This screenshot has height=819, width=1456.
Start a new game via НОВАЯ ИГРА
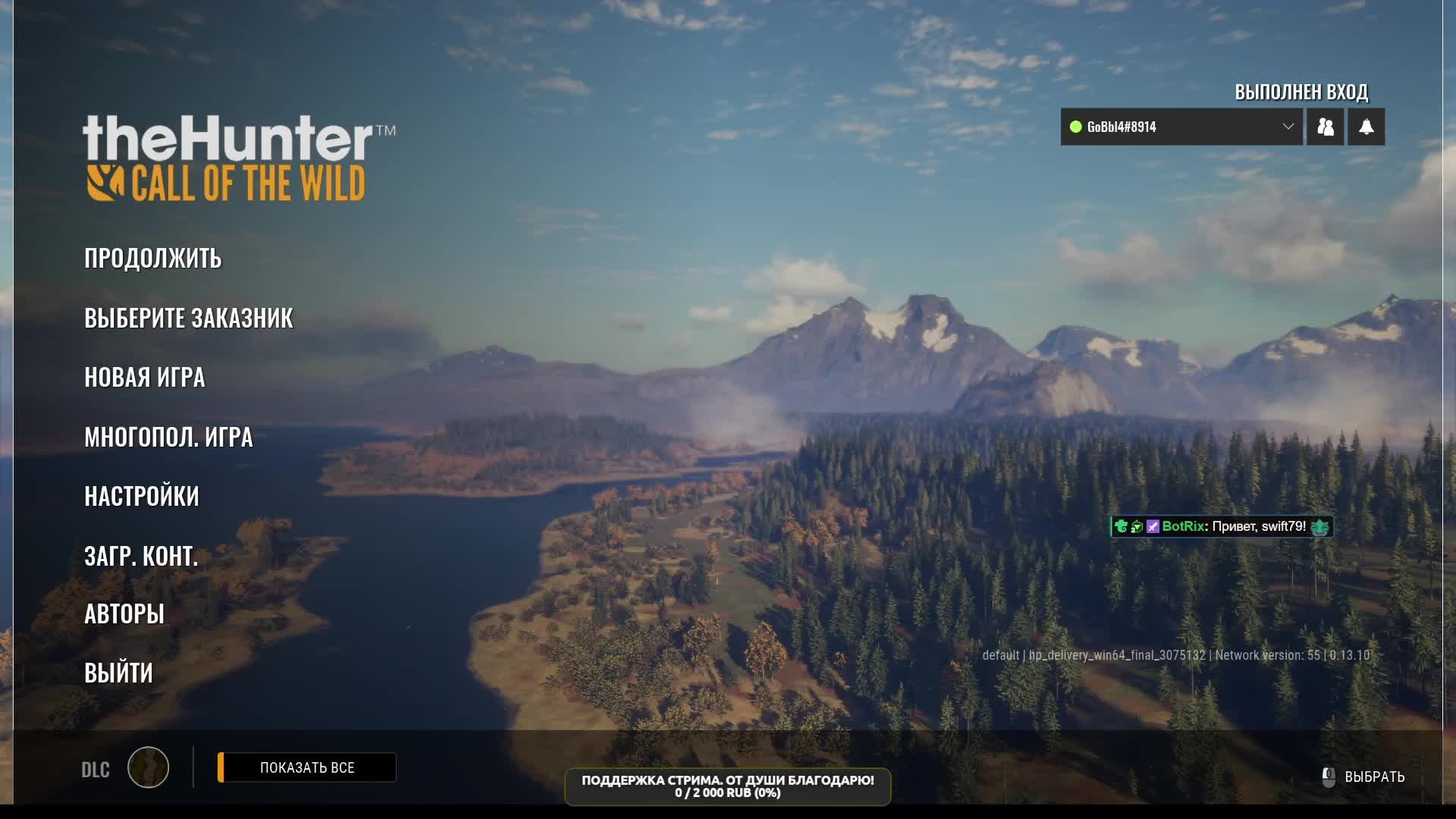pyautogui.click(x=144, y=378)
